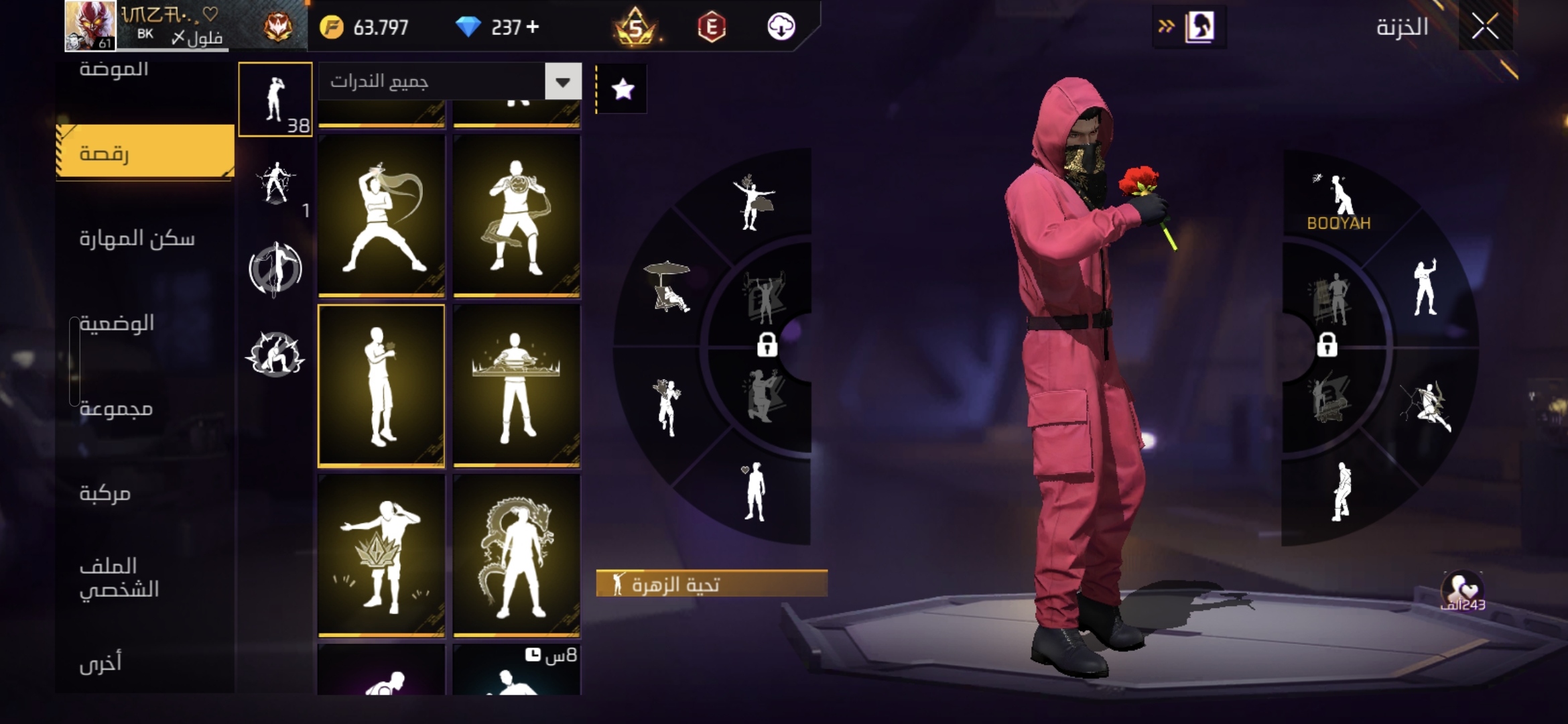The image size is (1568, 724).
Task: Pick the hair-flip dance emote tile
Action: 381,215
